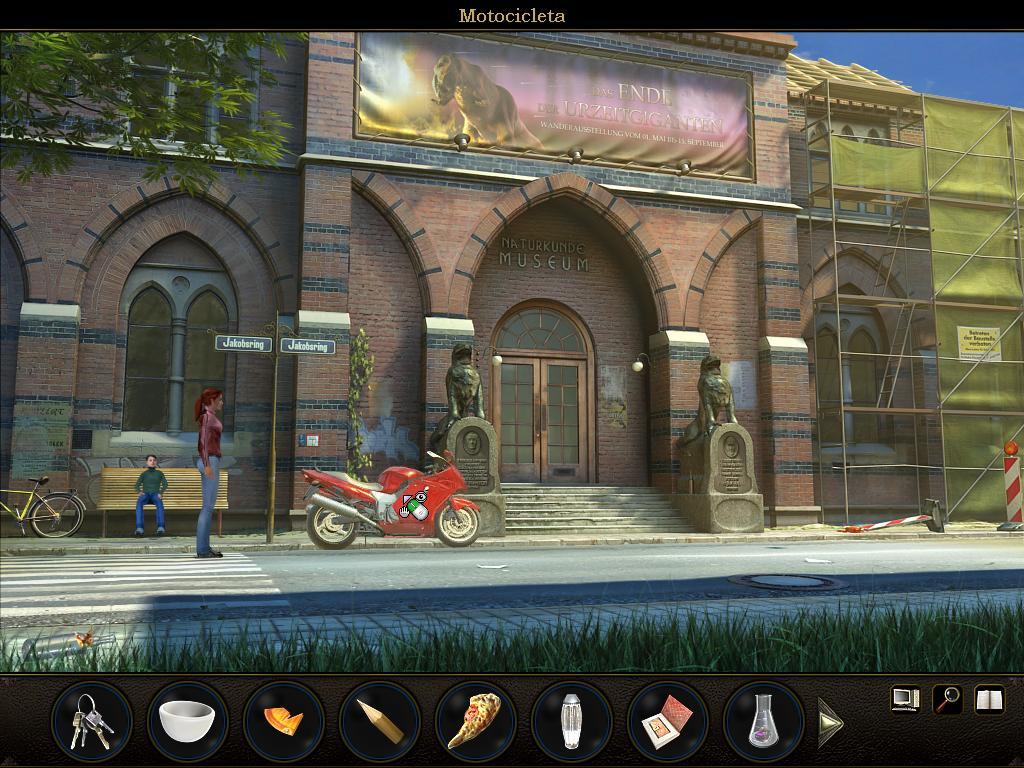Image resolution: width=1024 pixels, height=768 pixels.
Task: Show next inventory items with arrow
Action: (x=830, y=722)
